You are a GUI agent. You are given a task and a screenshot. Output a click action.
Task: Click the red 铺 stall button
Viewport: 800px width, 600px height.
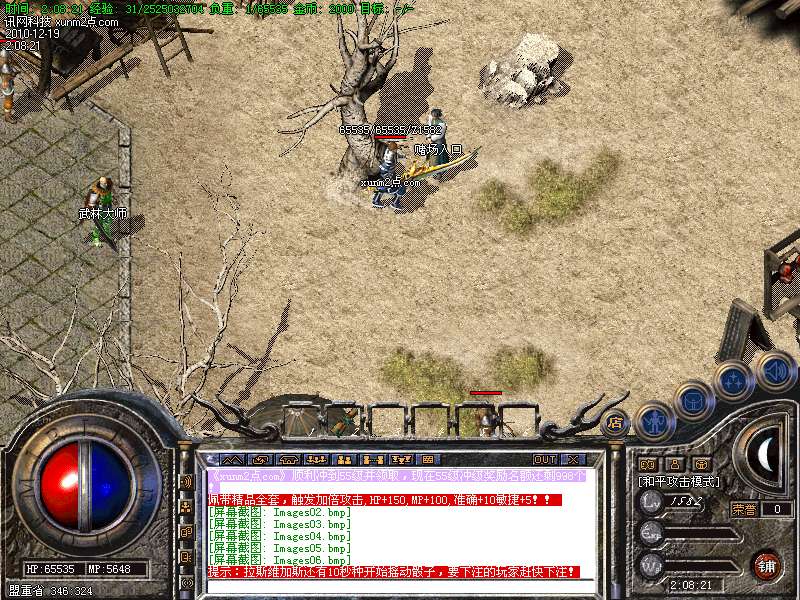[765, 564]
